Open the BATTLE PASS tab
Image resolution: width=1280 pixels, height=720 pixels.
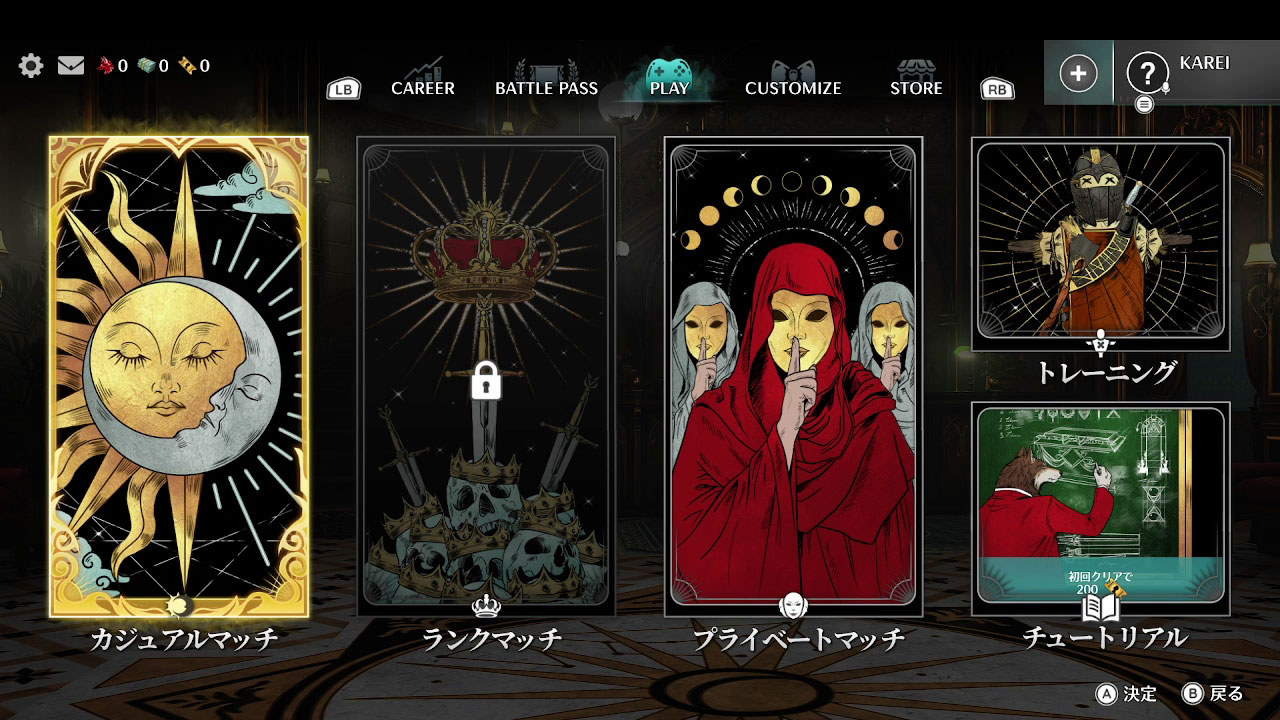(546, 88)
